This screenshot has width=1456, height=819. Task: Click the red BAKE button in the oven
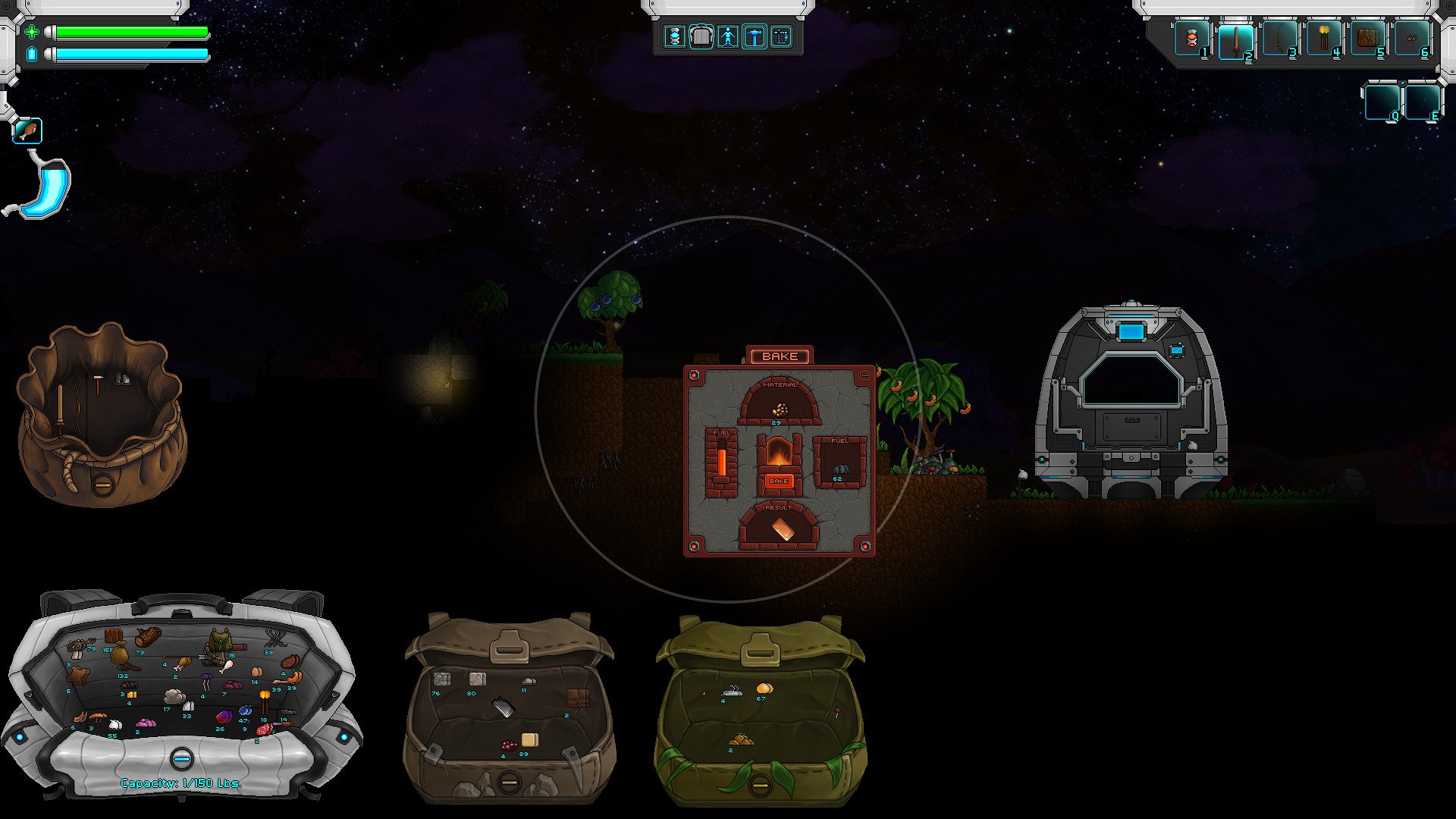[779, 481]
